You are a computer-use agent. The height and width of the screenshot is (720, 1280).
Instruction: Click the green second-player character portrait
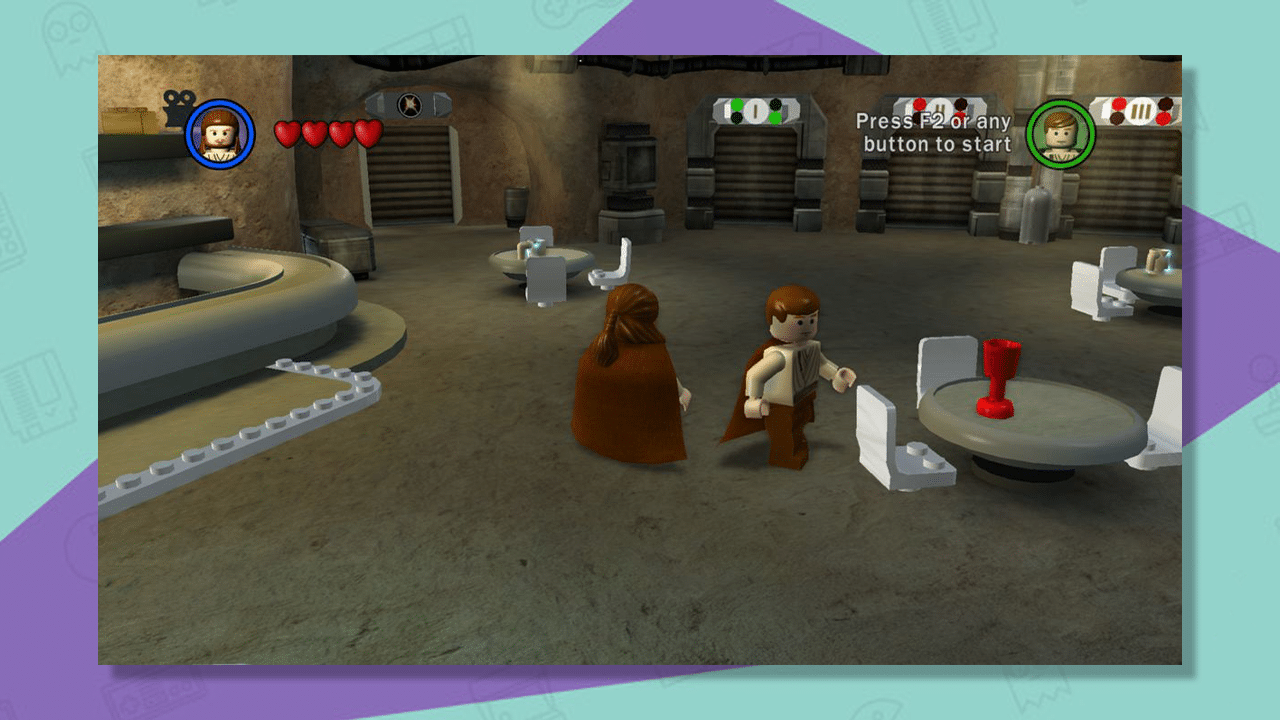(1059, 133)
